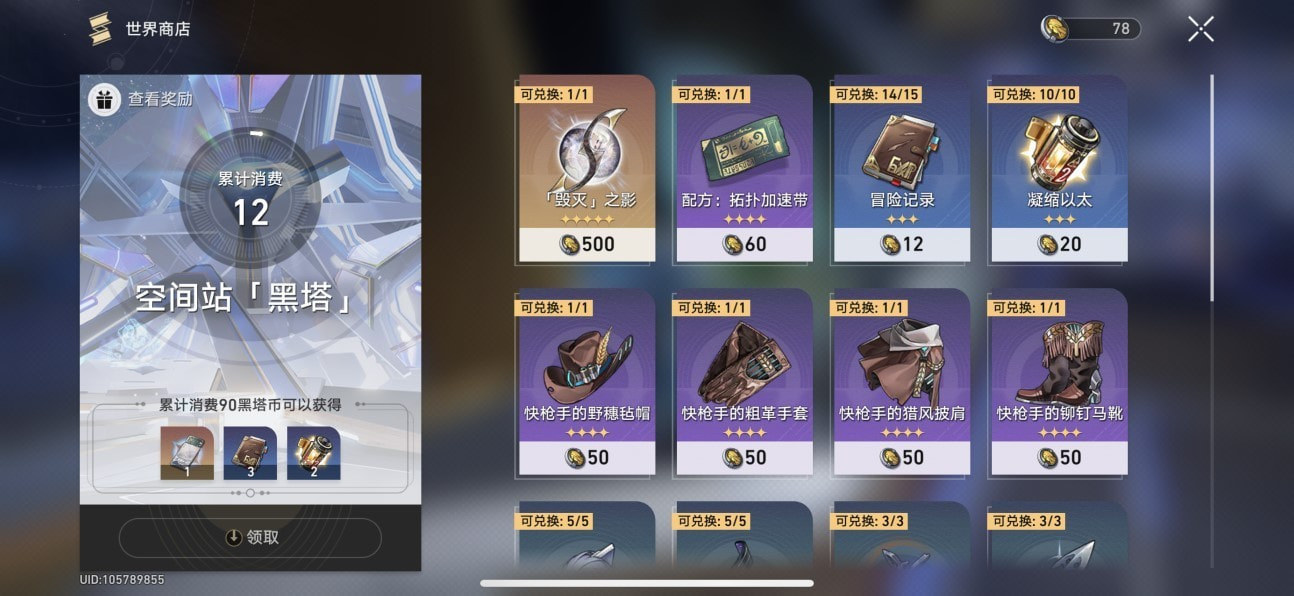The height and width of the screenshot is (596, 1294).
Task: Select the「毁灭」之影 item for 500
Action: [x=586, y=167]
